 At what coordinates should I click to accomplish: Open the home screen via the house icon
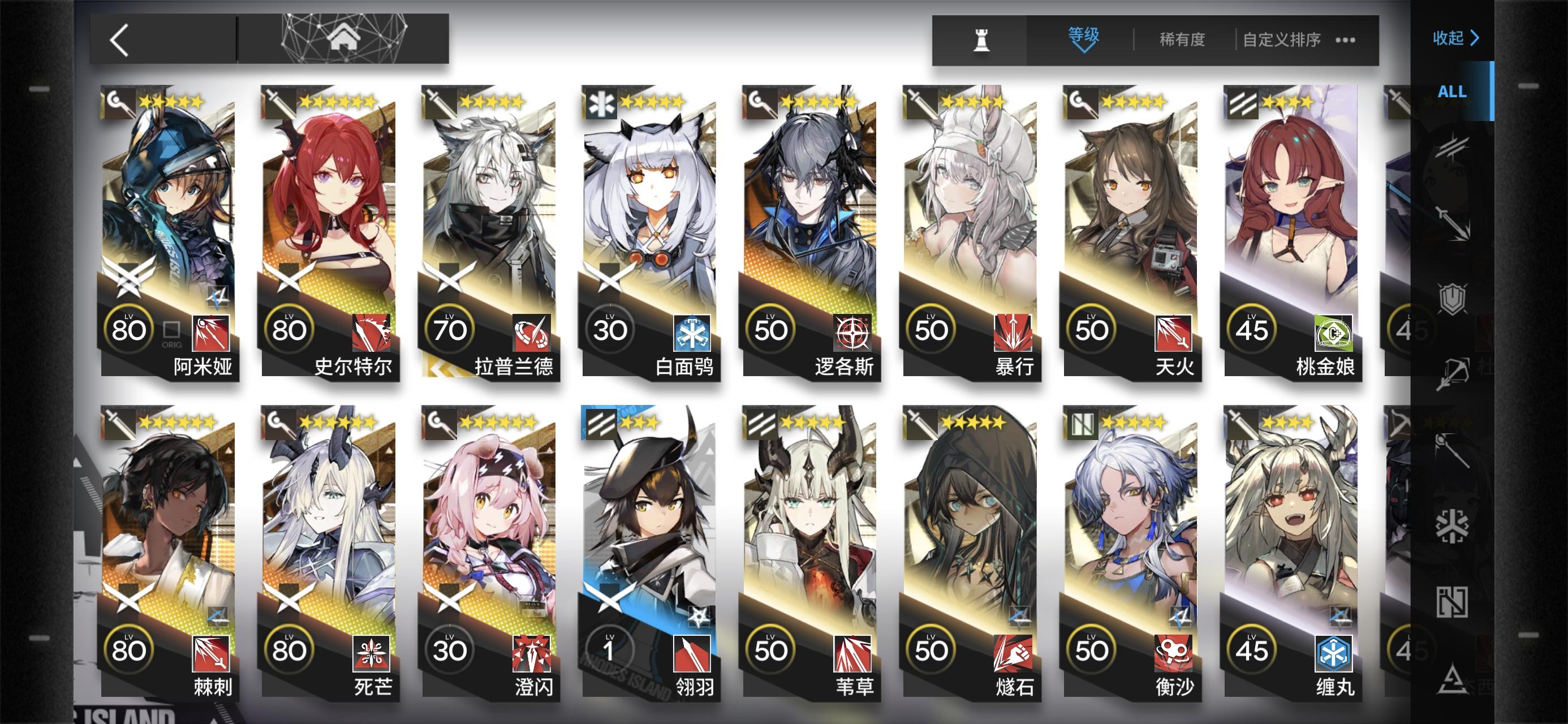[344, 38]
